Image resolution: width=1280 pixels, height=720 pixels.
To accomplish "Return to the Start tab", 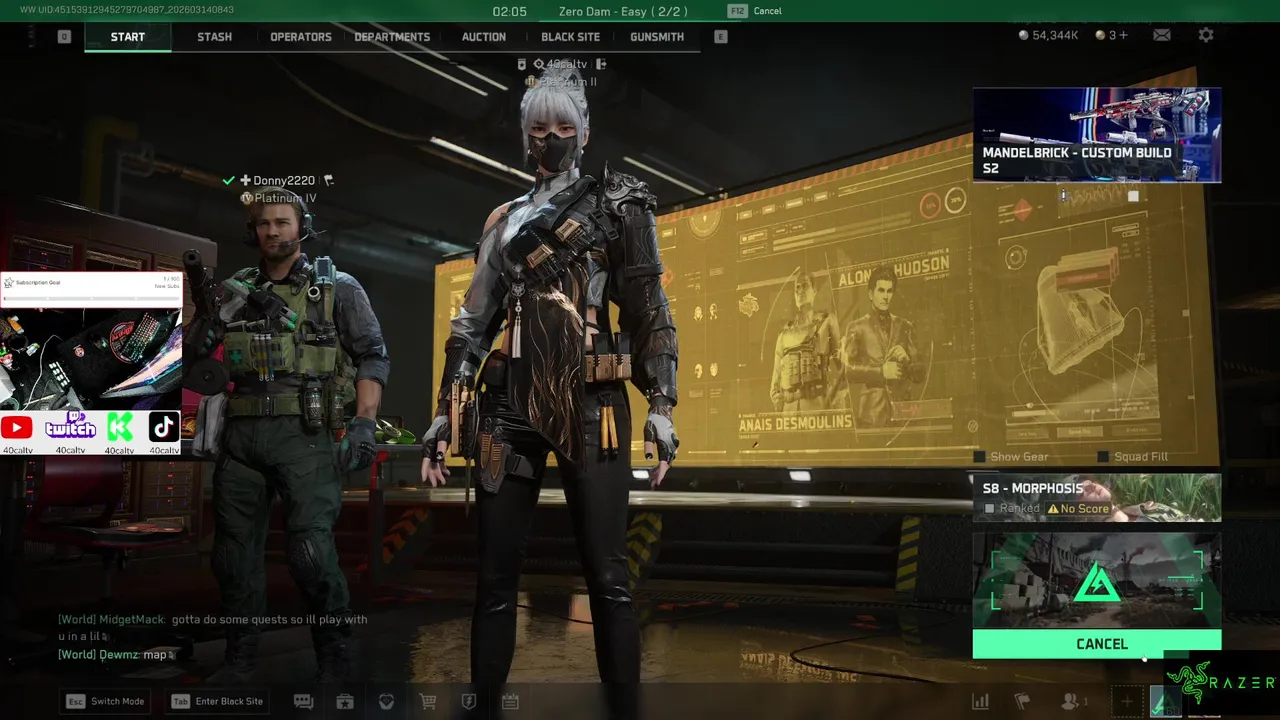I will tap(128, 37).
